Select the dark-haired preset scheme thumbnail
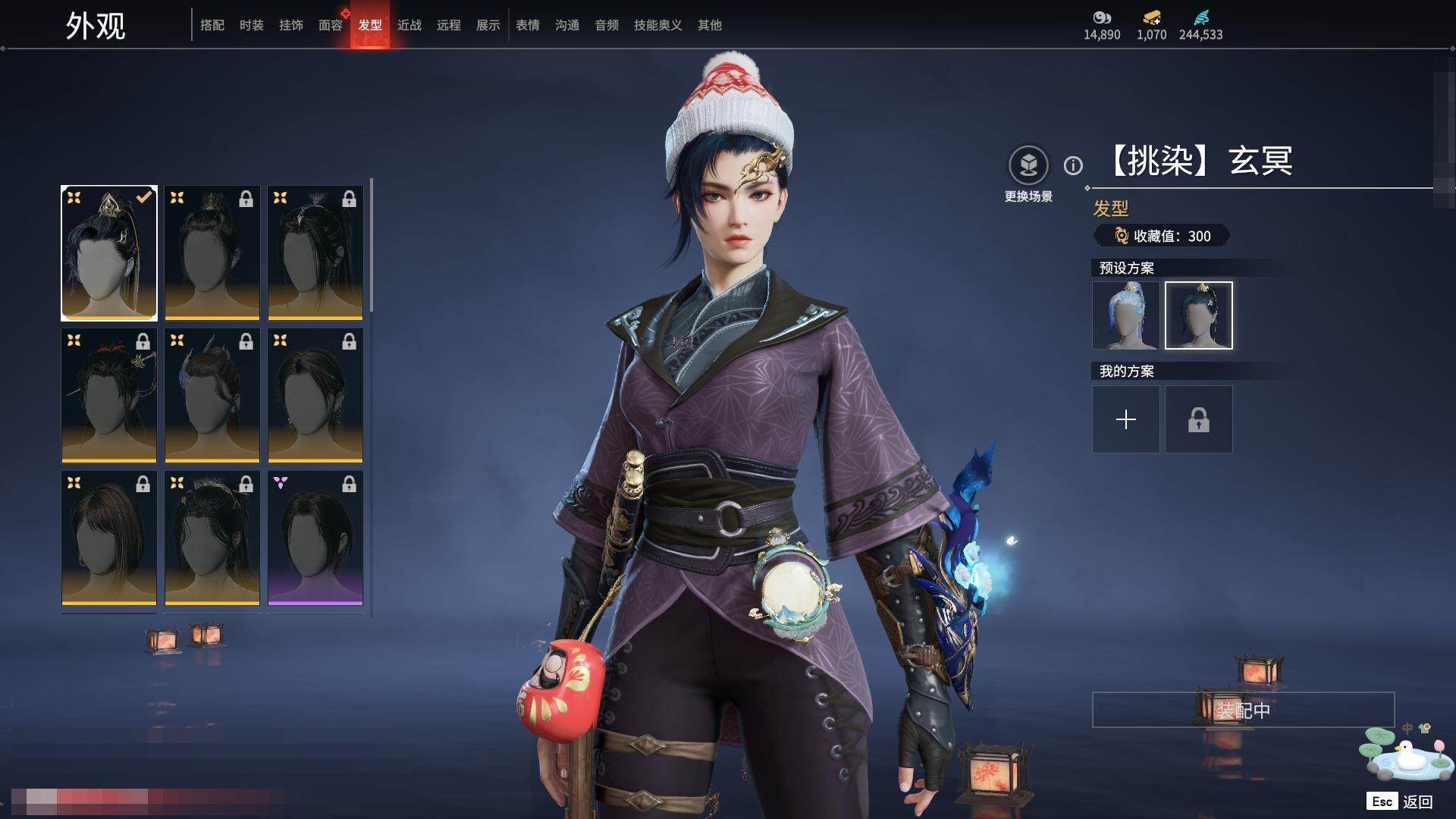 pos(1199,315)
